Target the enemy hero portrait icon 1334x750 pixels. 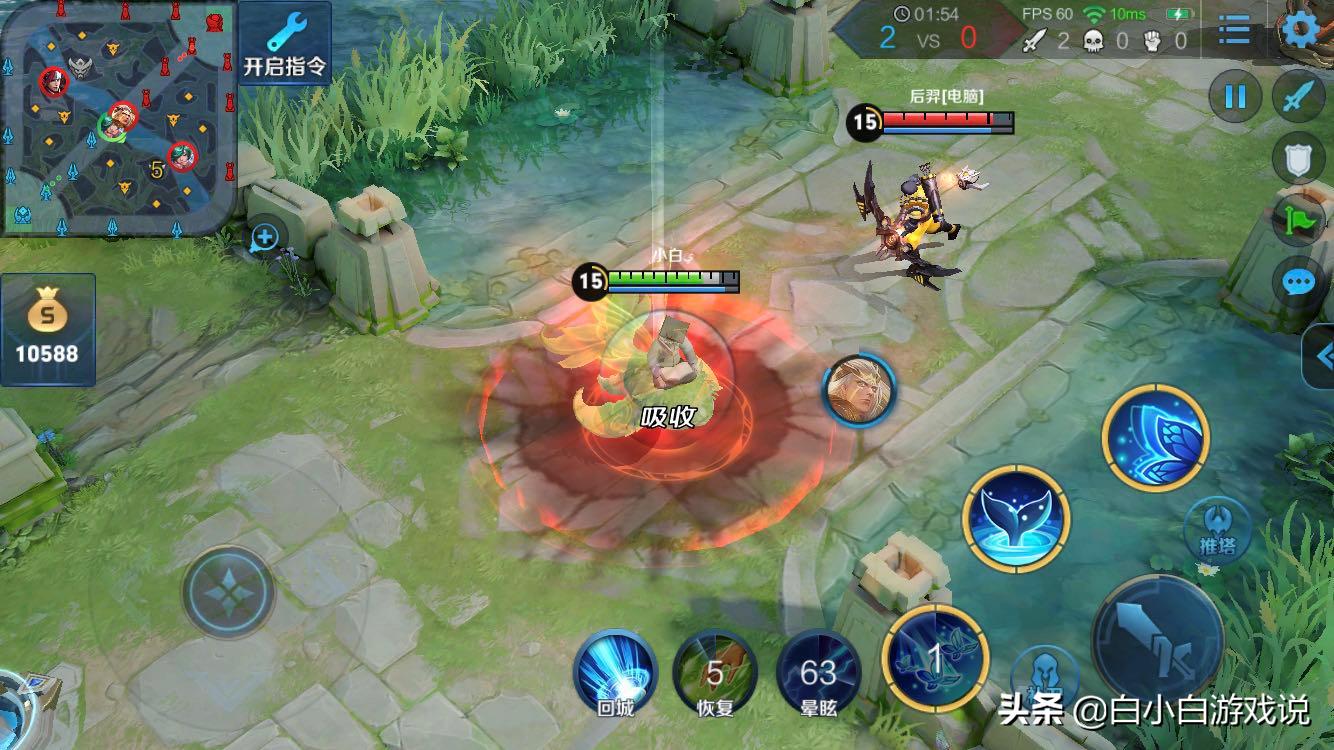859,390
